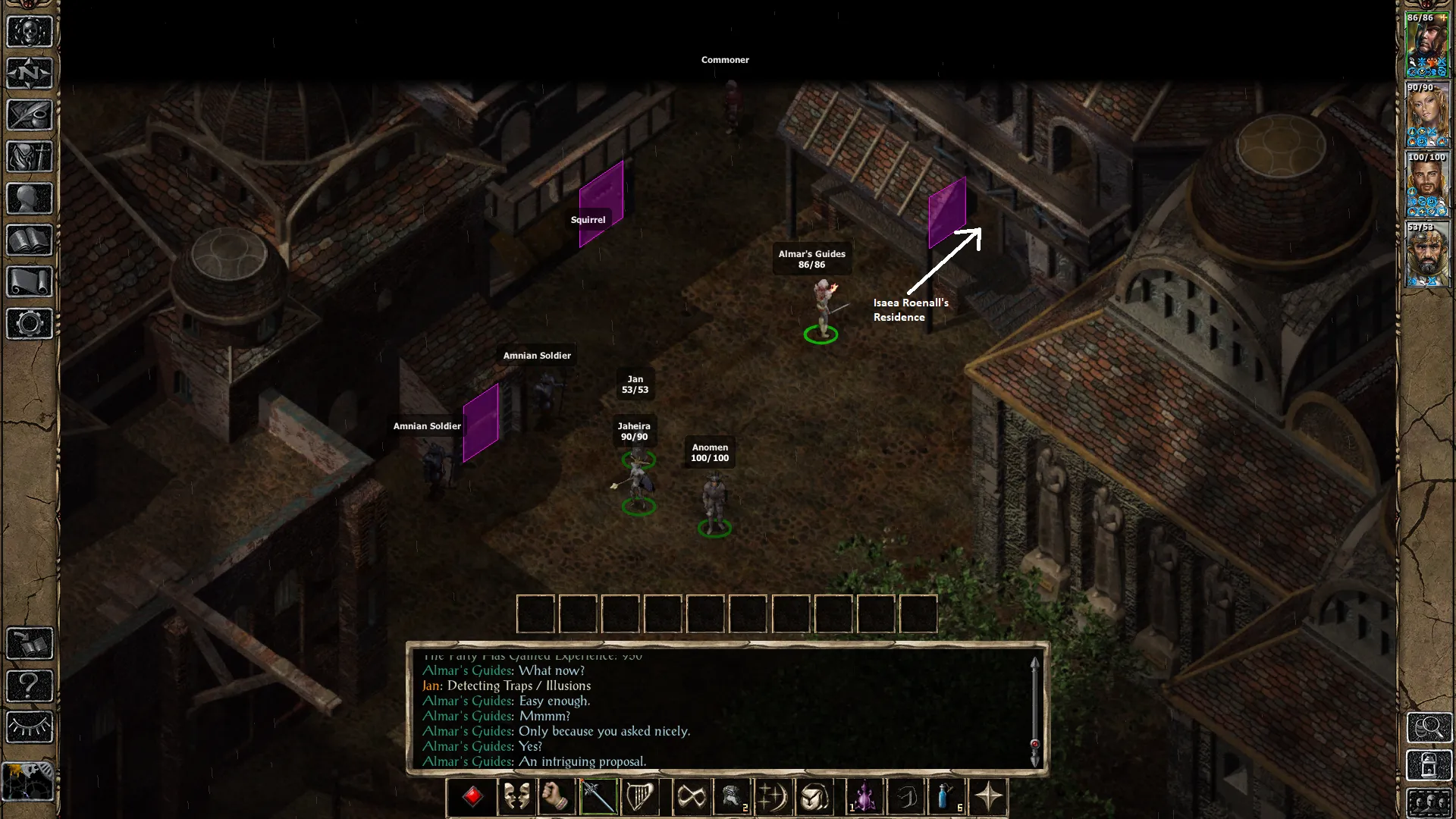Open the character record silhouette button
Image resolution: width=1456 pixels, height=819 pixels.
[30, 199]
